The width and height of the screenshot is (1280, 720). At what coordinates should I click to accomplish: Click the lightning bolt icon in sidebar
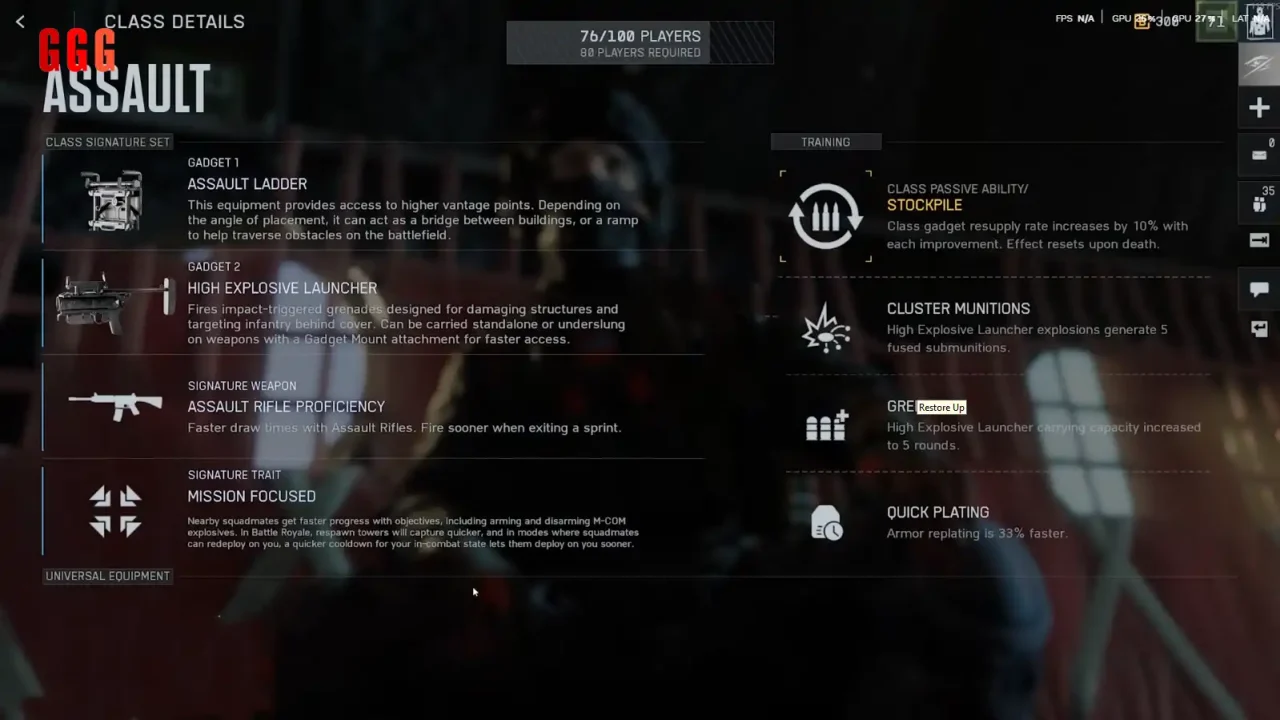(1259, 62)
